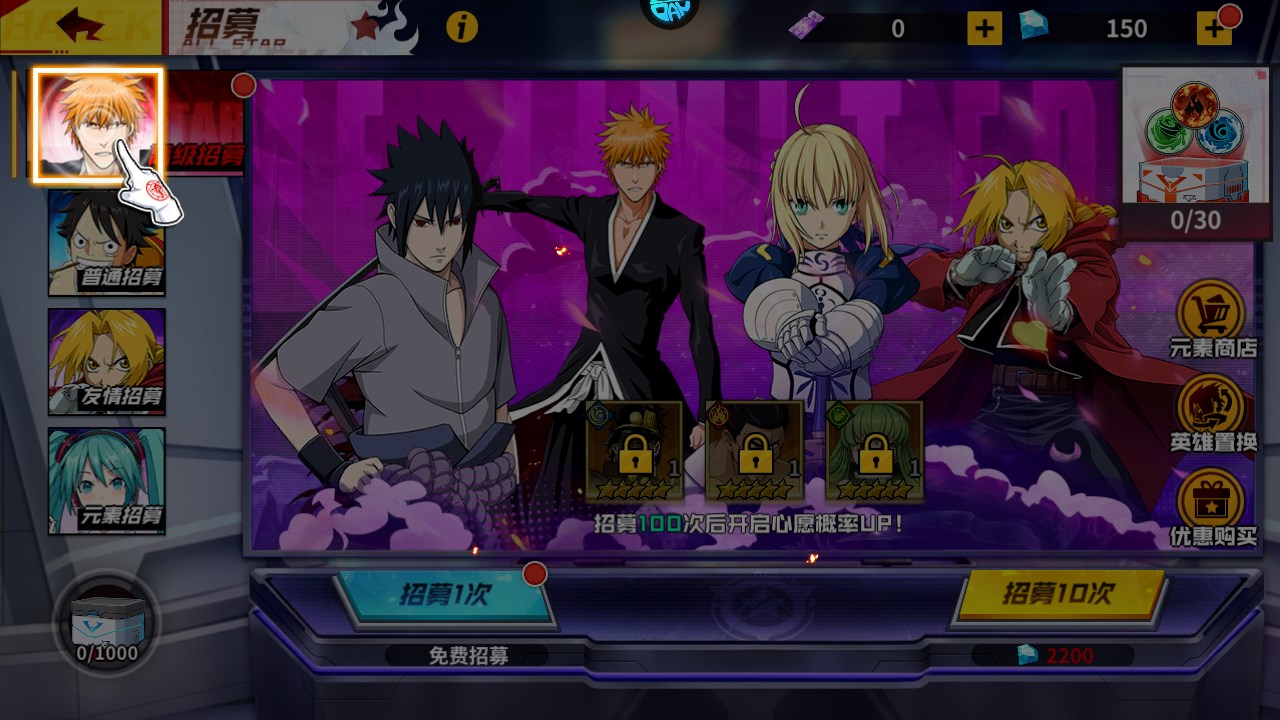Open 英雄置换 hero exchange
Screen dimensions: 1280x720
coord(1212,412)
